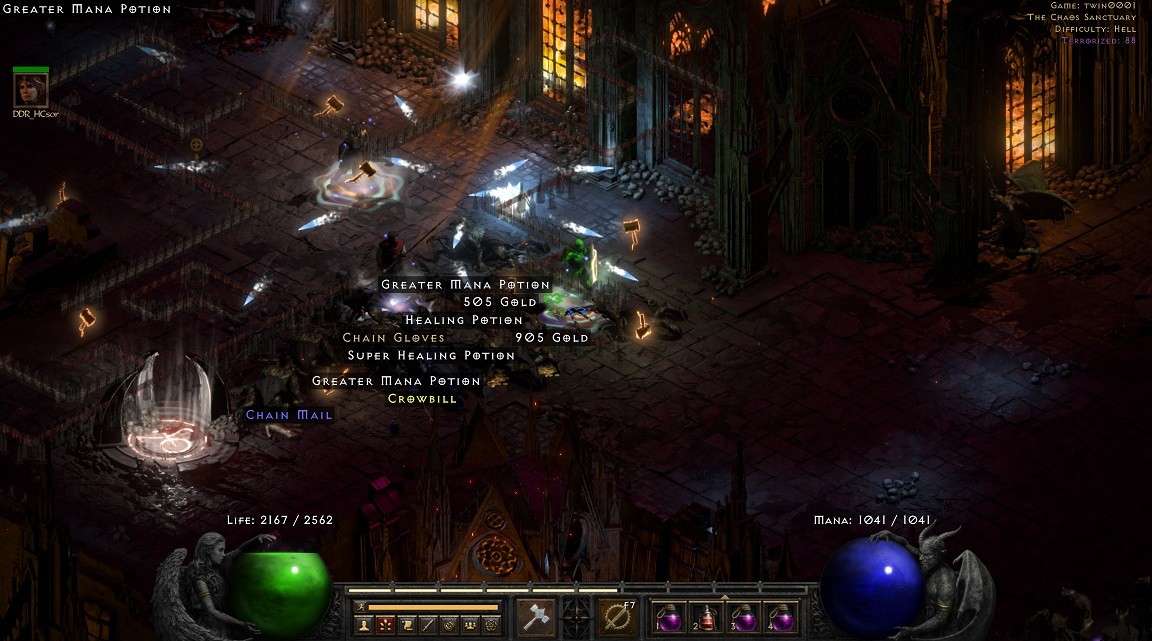Expand the belt with the small arrow
Screen dimensions: 1152x641
pyautogui.click(x=724, y=597)
